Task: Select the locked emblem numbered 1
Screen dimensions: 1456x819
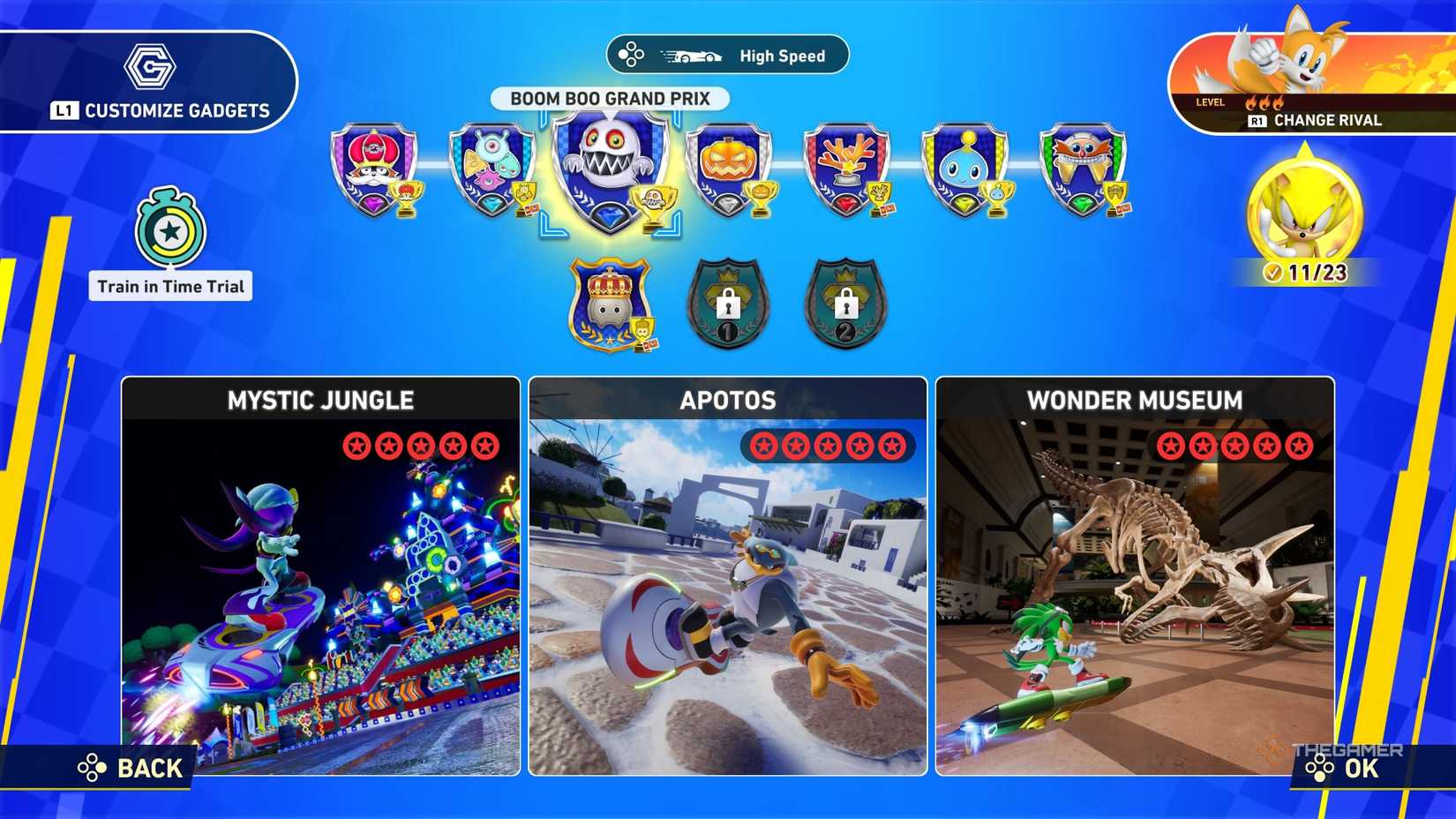Action: coord(728,304)
